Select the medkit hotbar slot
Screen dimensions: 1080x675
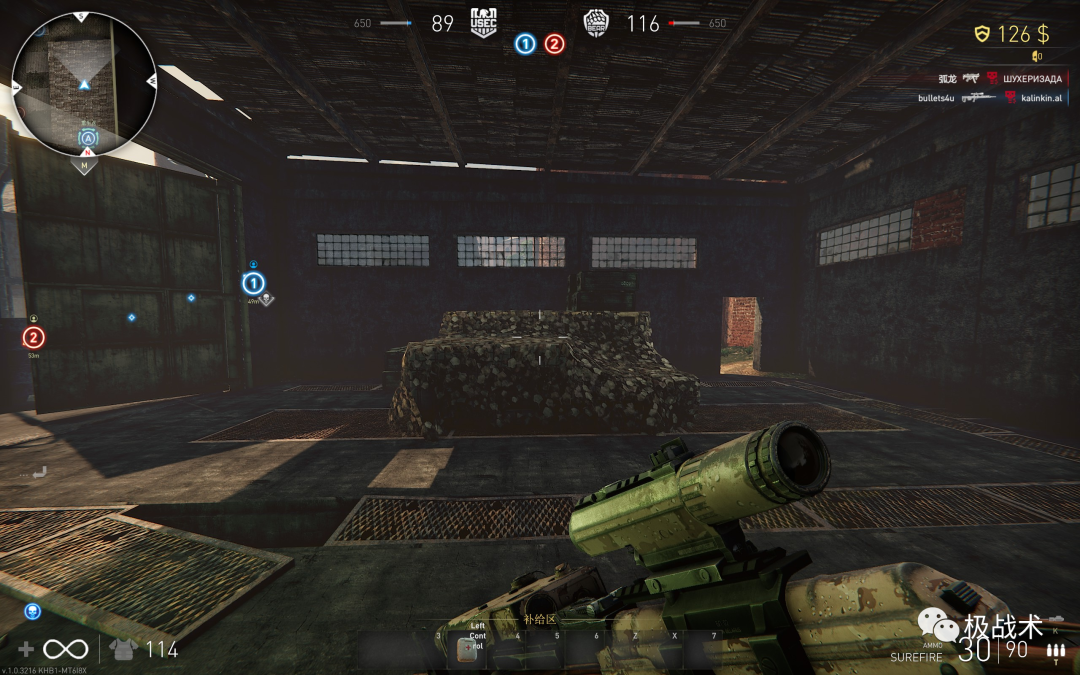(466, 648)
